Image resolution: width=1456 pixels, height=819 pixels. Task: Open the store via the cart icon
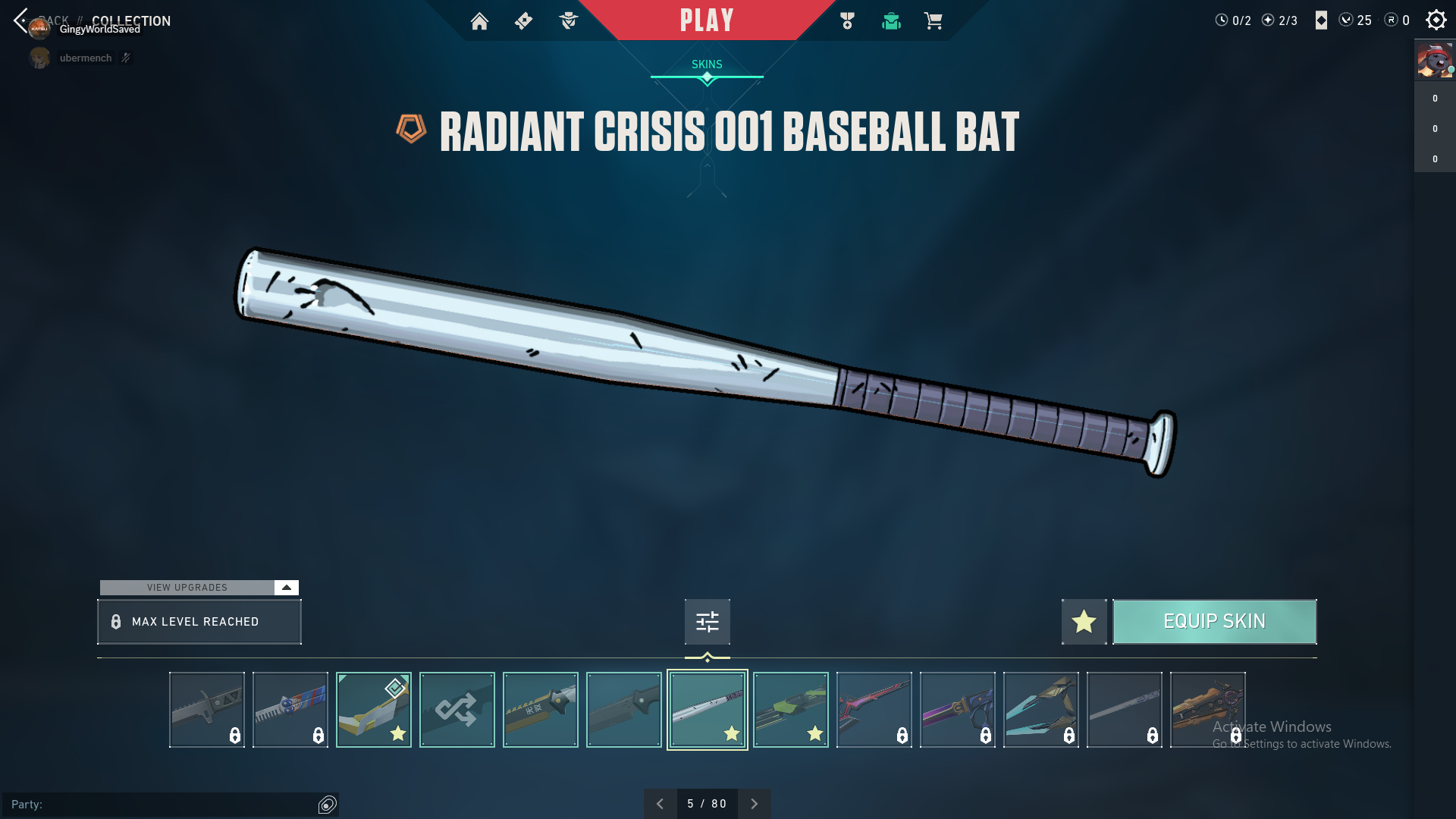[933, 21]
